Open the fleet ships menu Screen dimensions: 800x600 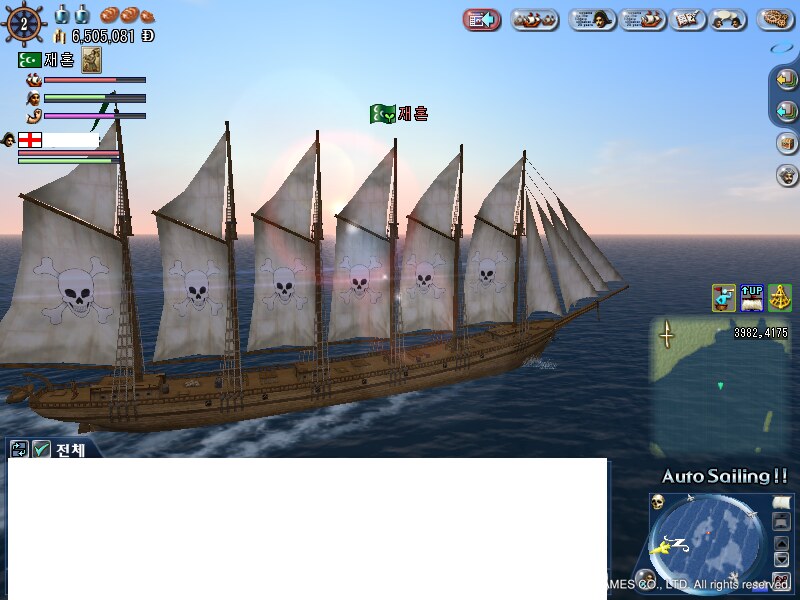pos(535,19)
